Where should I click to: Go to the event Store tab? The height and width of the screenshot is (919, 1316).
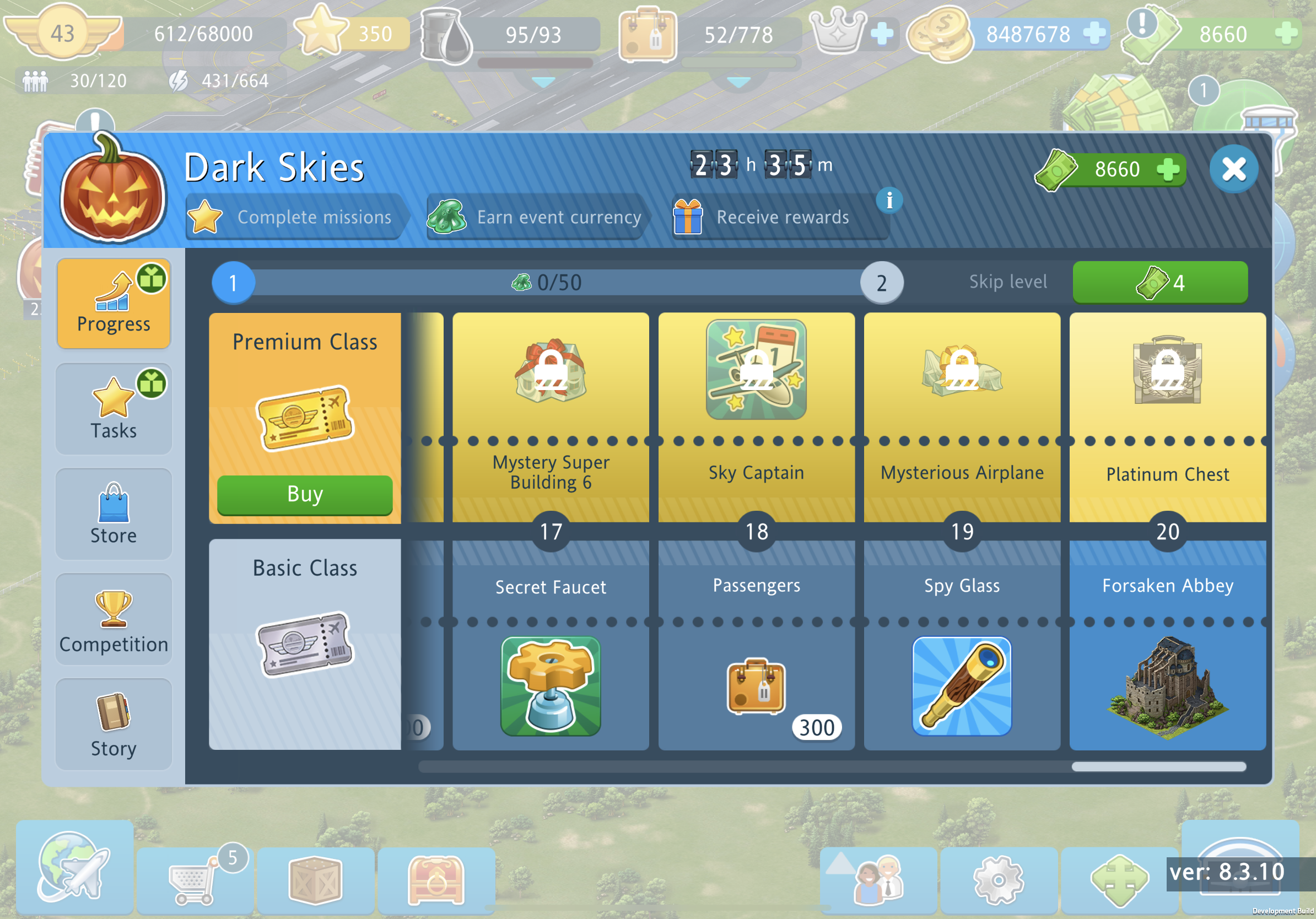pos(114,514)
